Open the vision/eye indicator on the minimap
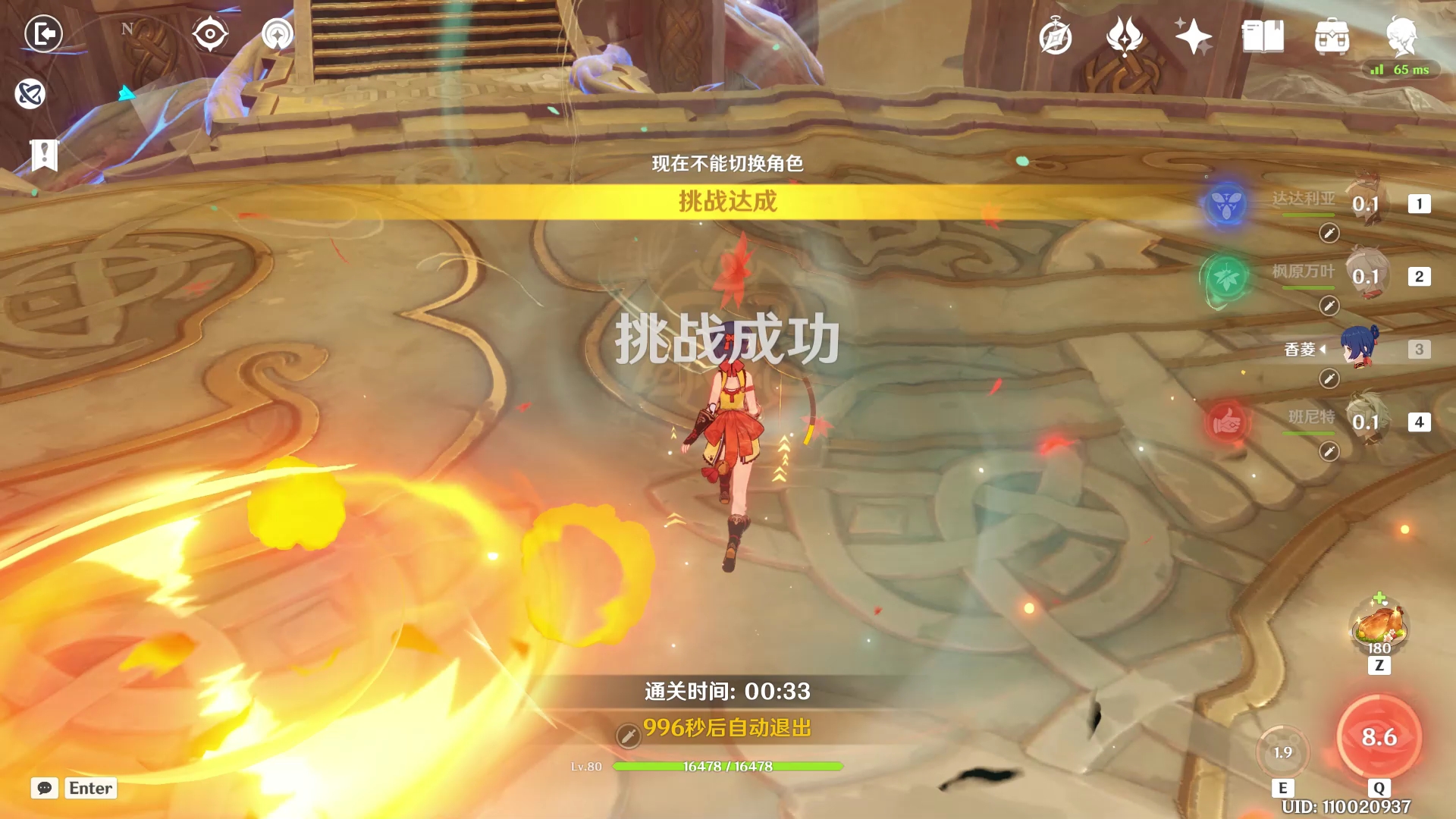 point(209,34)
